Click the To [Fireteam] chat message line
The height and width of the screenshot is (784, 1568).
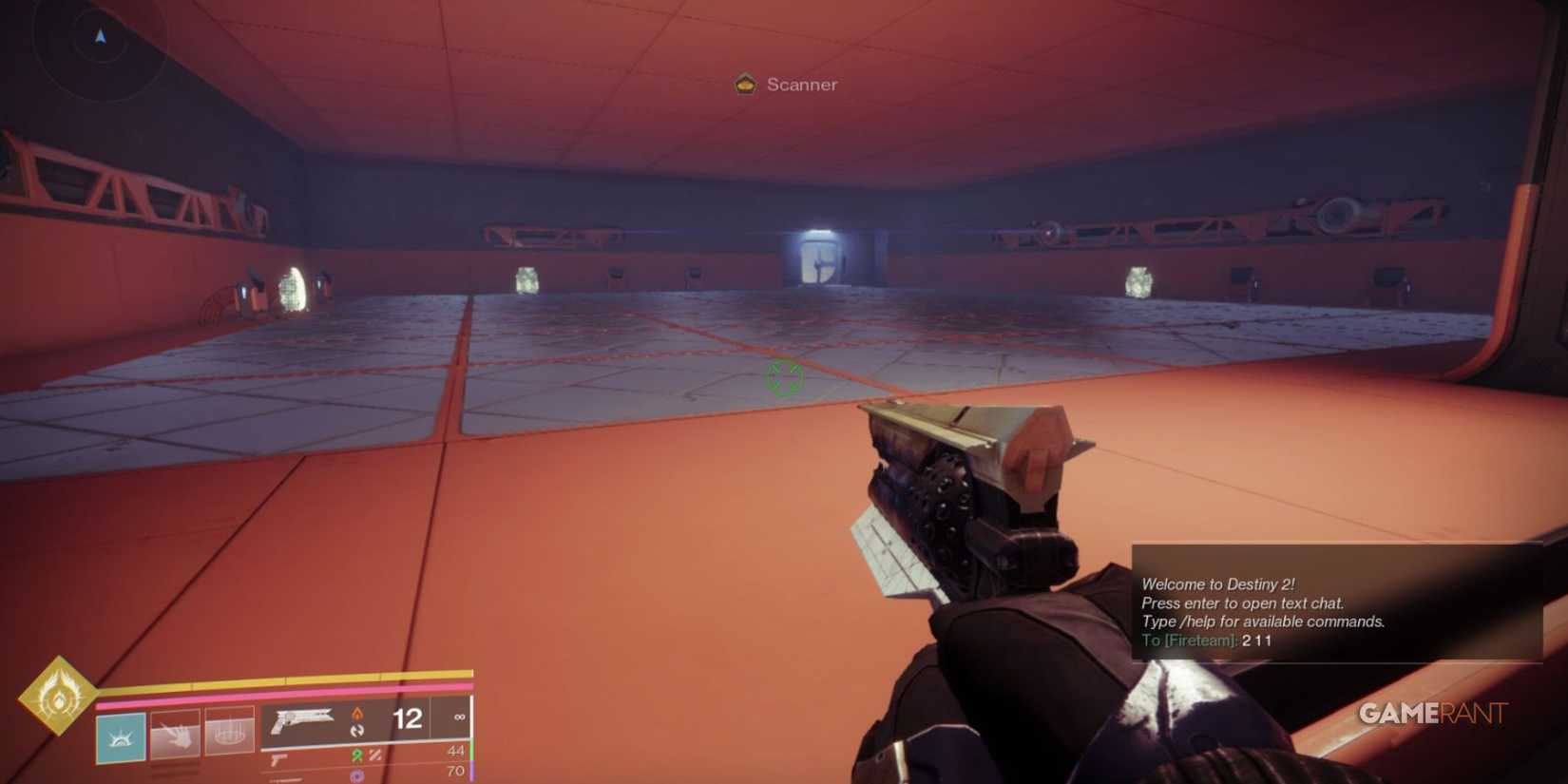[1207, 641]
